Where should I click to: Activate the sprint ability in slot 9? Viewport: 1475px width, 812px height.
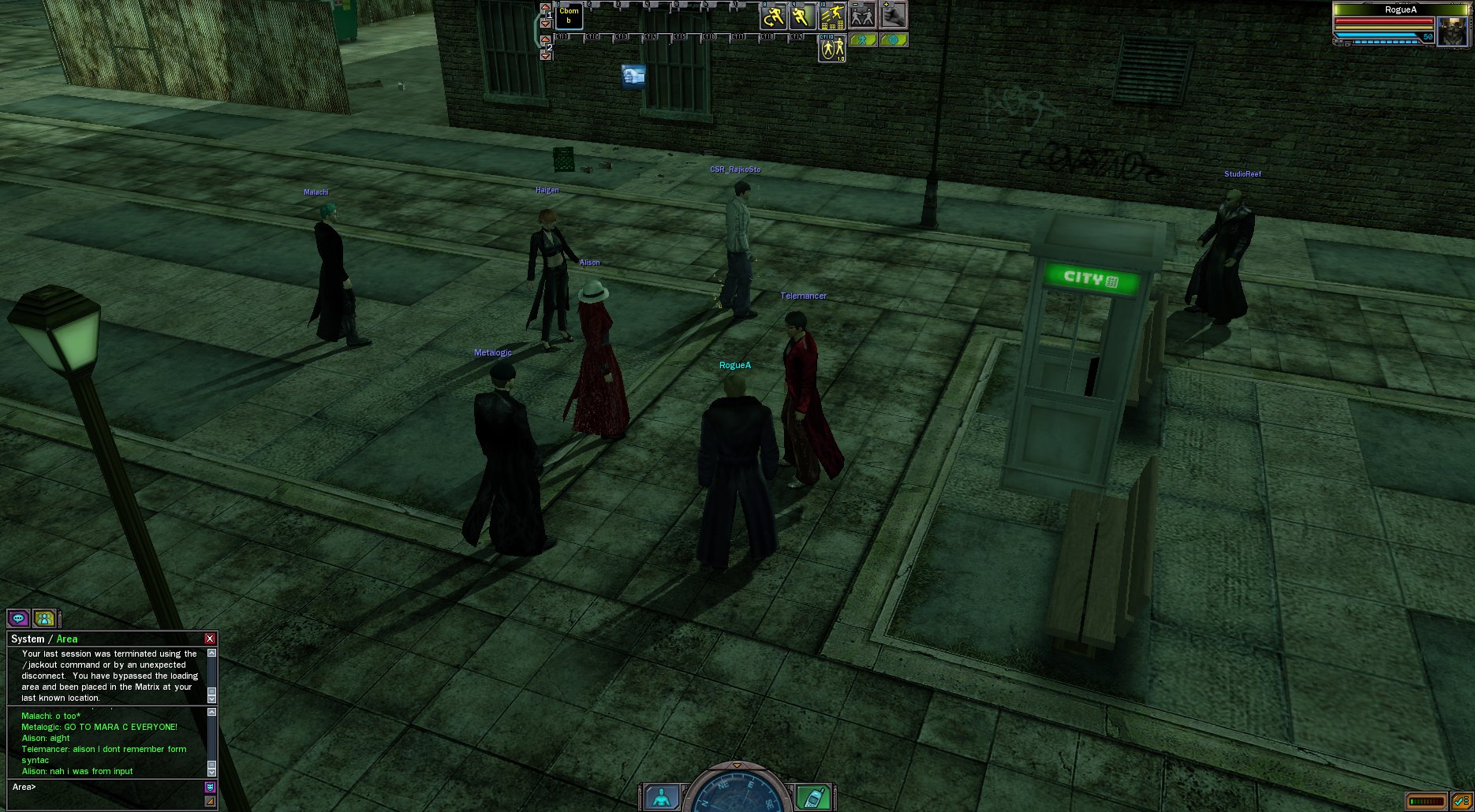coord(803,17)
